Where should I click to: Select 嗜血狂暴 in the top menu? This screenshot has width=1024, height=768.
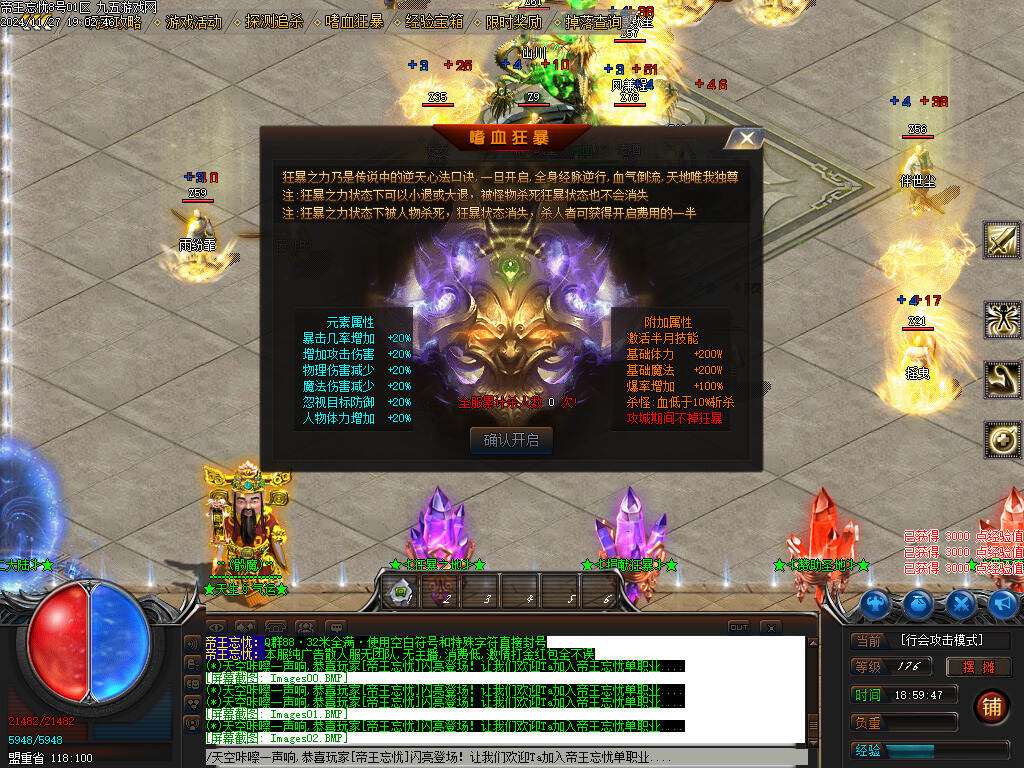coord(354,22)
